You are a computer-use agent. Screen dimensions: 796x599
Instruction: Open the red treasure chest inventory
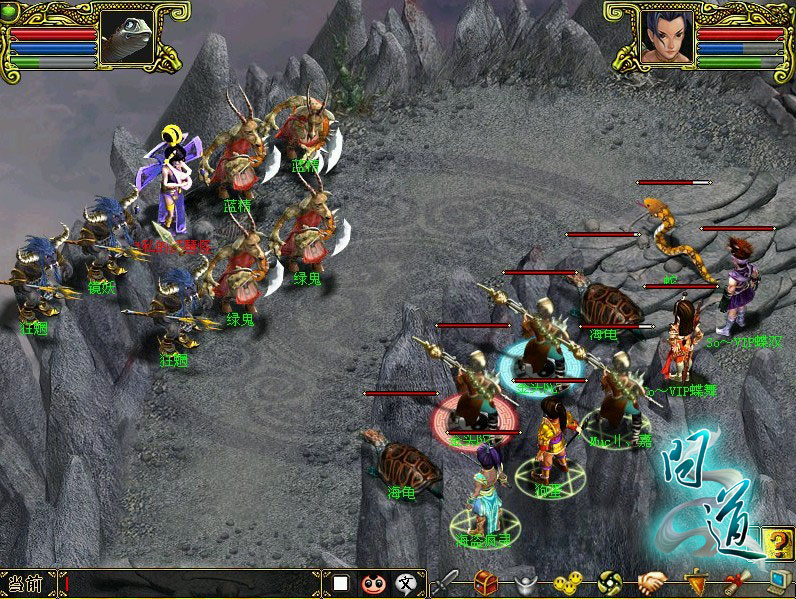(x=486, y=582)
